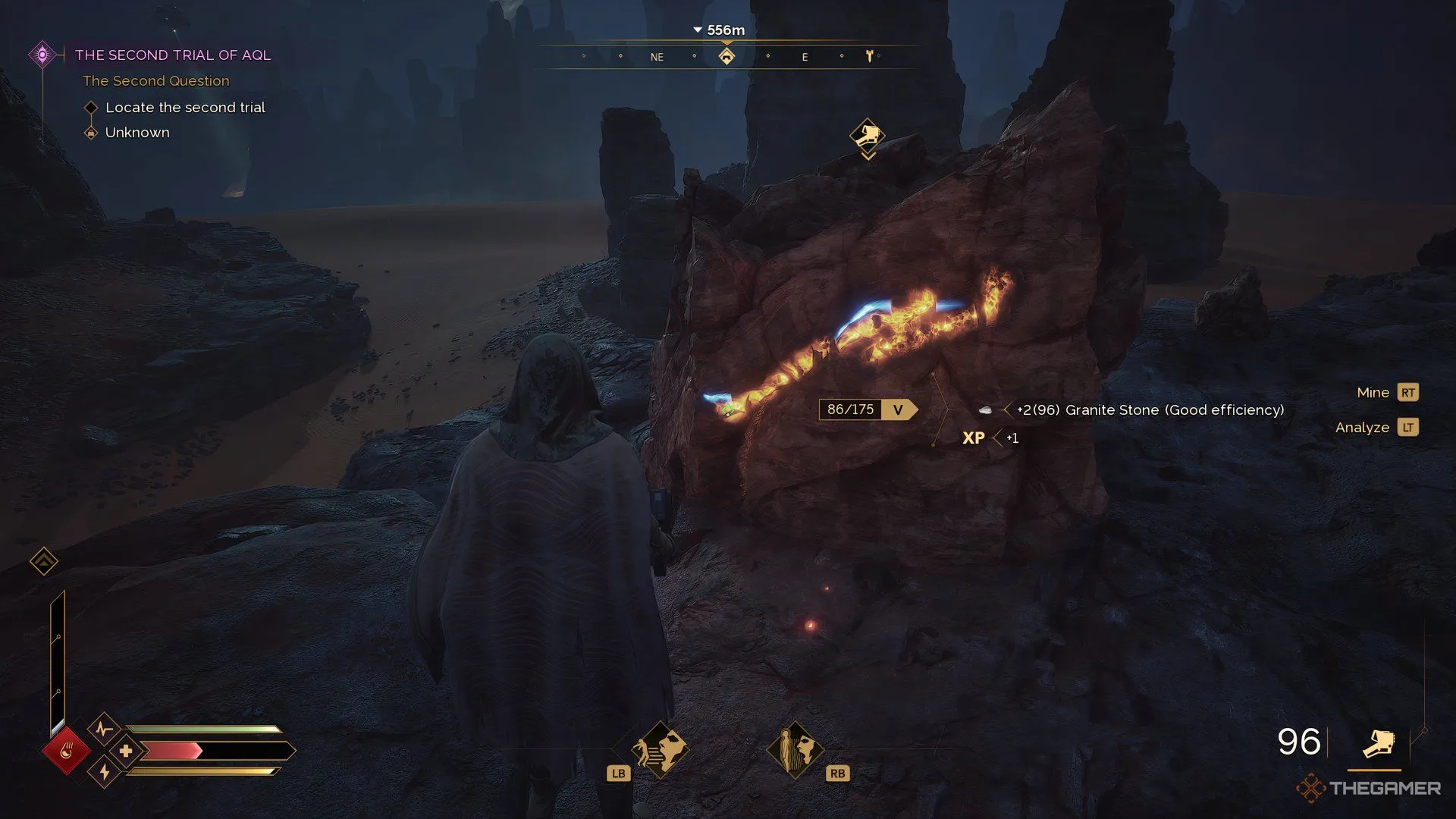The image size is (1456, 819).
Task: Click the TheGamer watermark logo
Action: tap(1369, 789)
